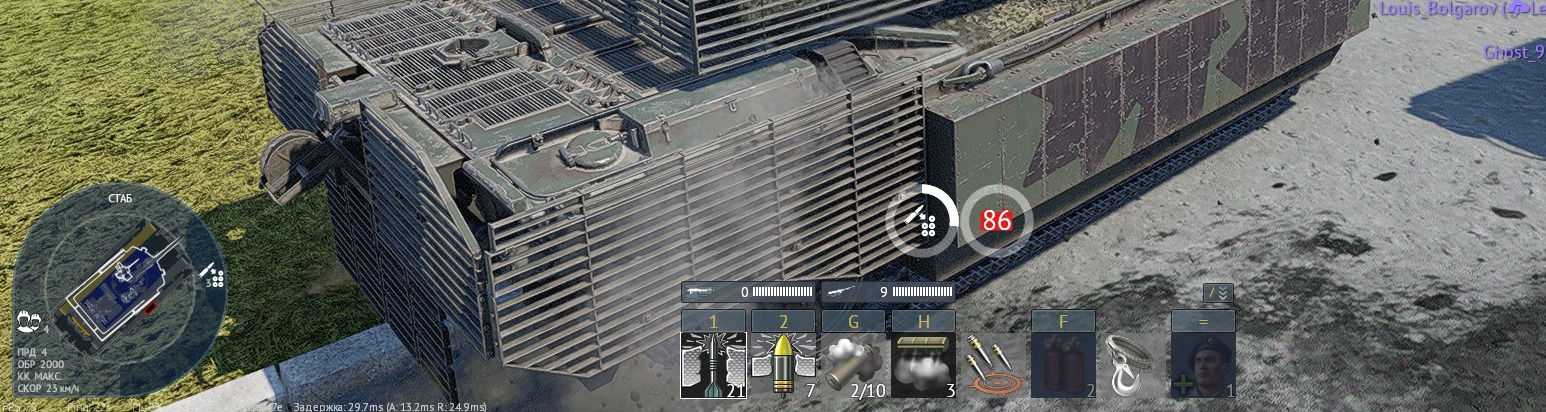Replace crew member with the tanker portrait

[1203, 365]
